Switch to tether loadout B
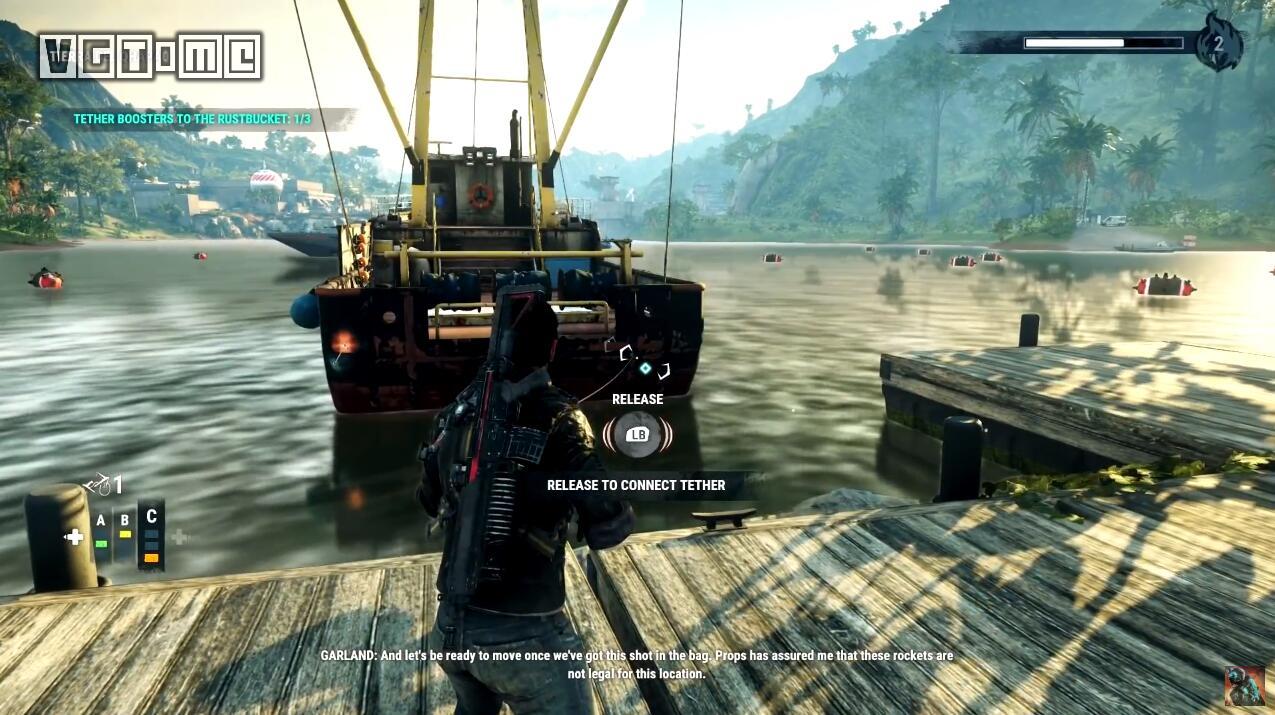This screenshot has height=715, width=1275. (x=125, y=529)
